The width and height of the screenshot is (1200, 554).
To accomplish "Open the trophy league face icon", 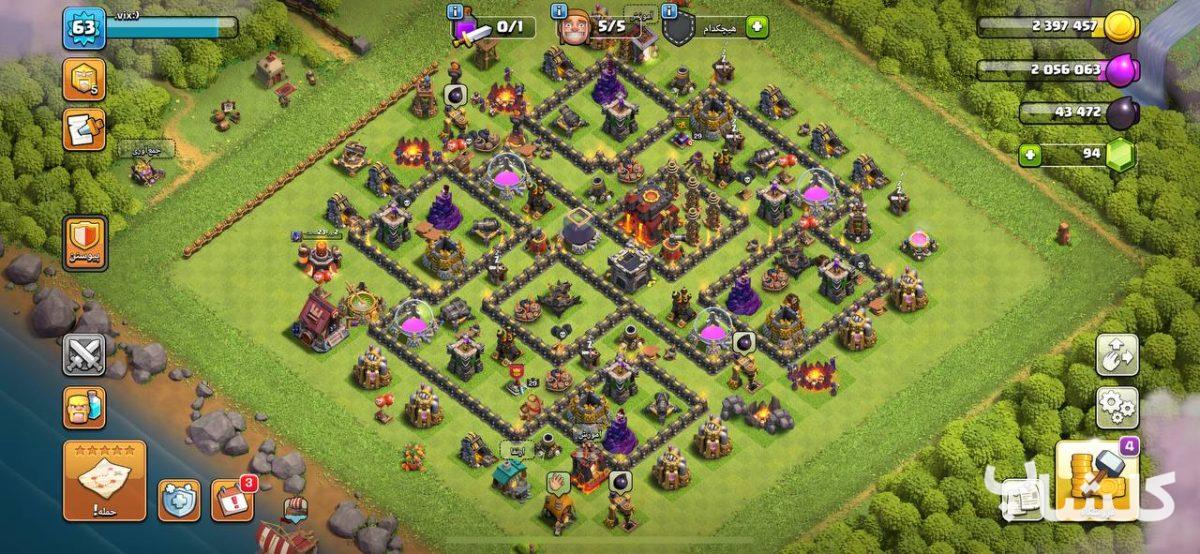I will click(84, 79).
